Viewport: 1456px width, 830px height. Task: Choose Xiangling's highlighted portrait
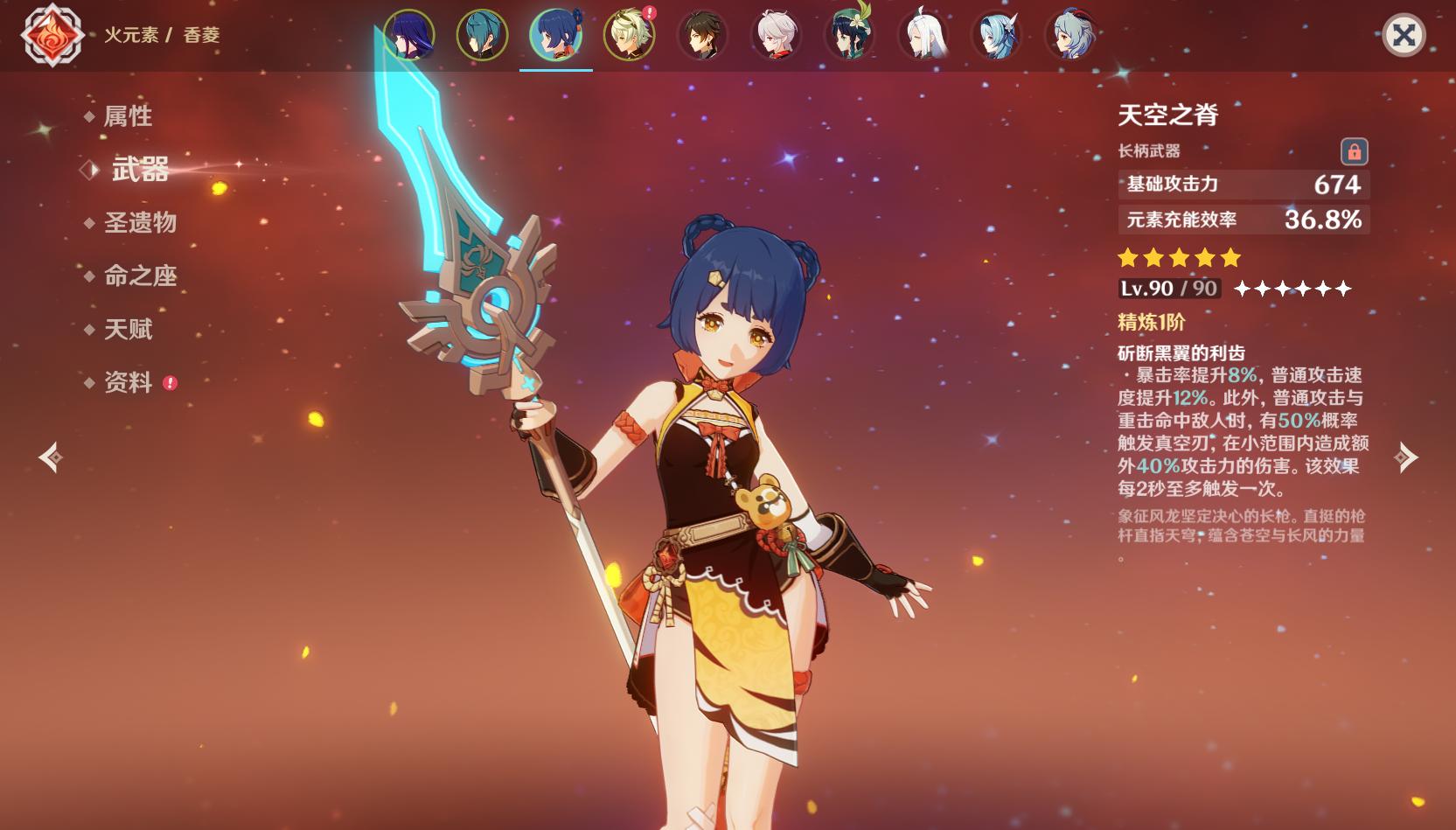(556, 35)
